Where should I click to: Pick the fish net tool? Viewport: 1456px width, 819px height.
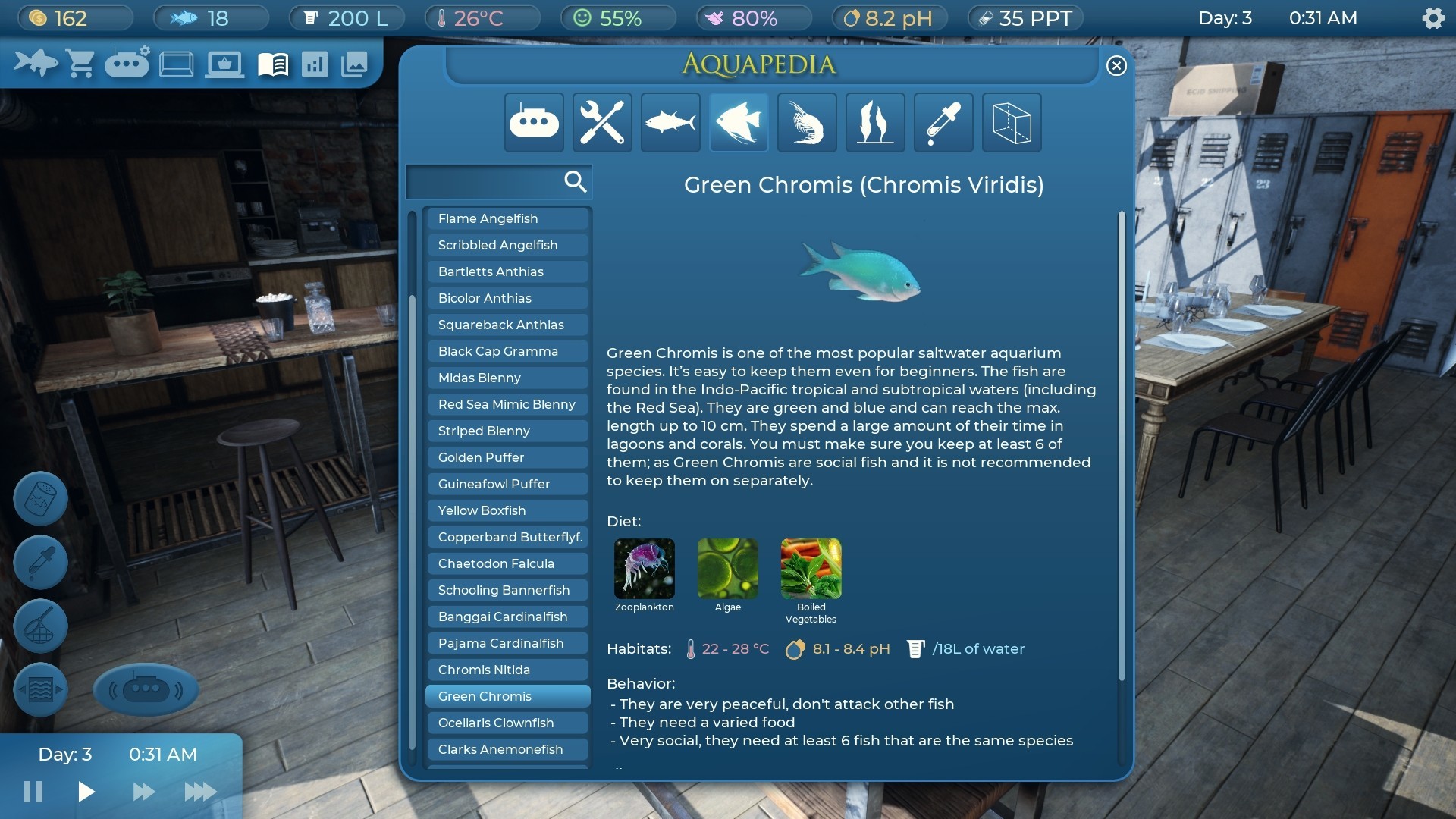[39, 626]
